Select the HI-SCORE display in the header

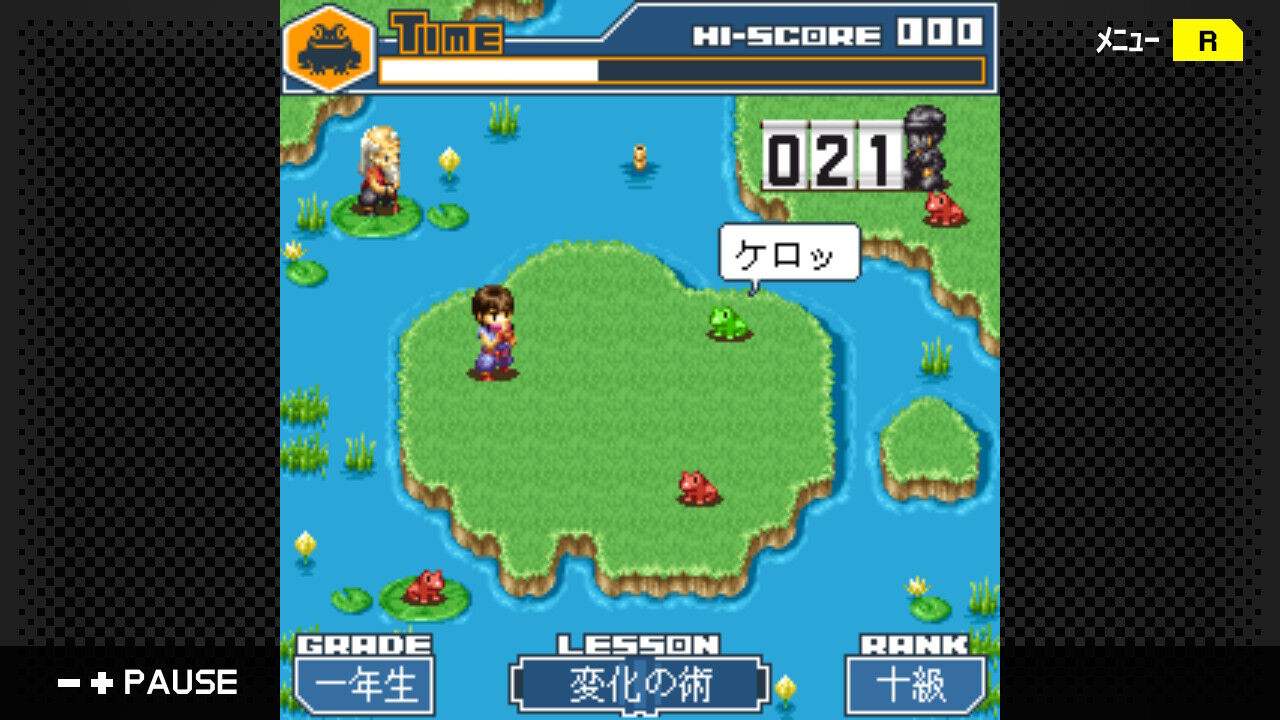point(836,31)
